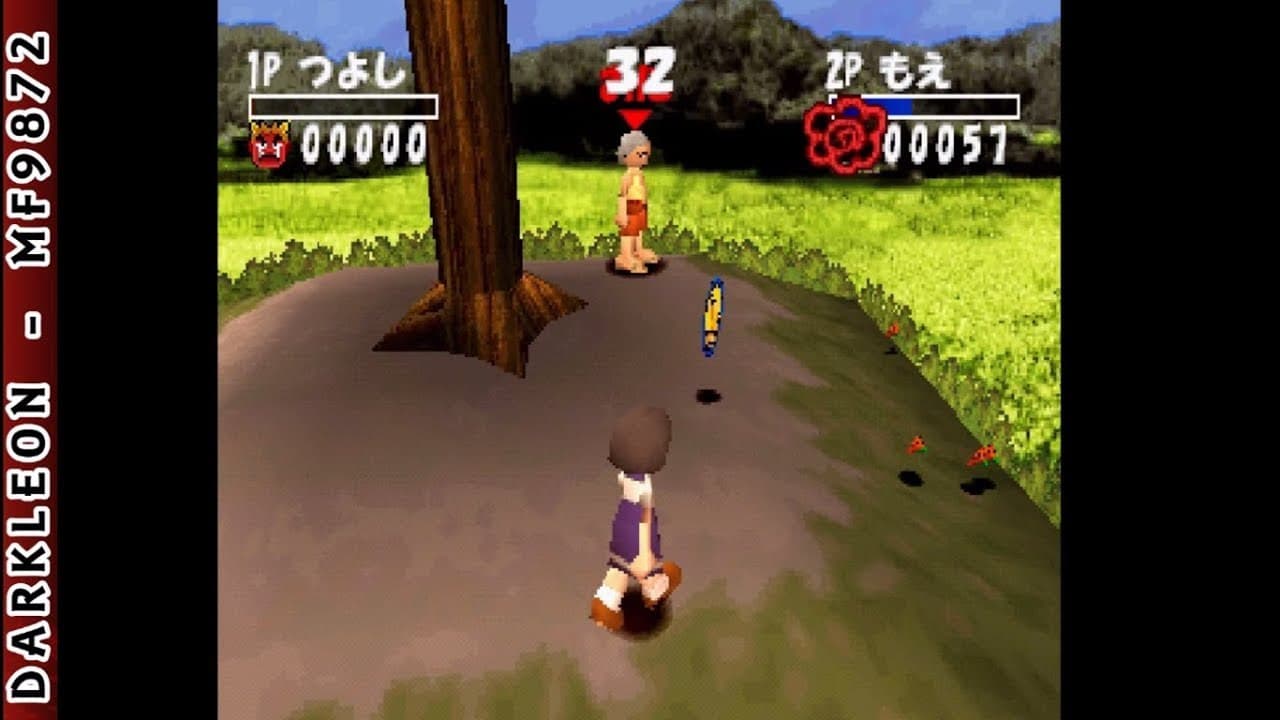Click the DARKLEON MF9872 watermark text
Screen dimensions: 1280x720
(x=27, y=360)
